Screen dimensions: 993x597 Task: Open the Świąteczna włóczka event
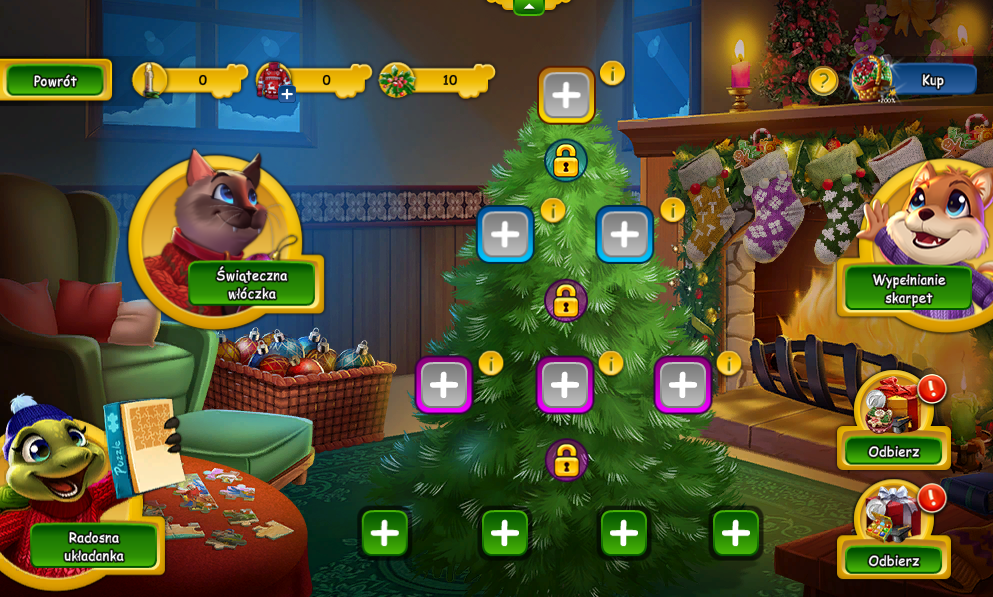click(251, 284)
